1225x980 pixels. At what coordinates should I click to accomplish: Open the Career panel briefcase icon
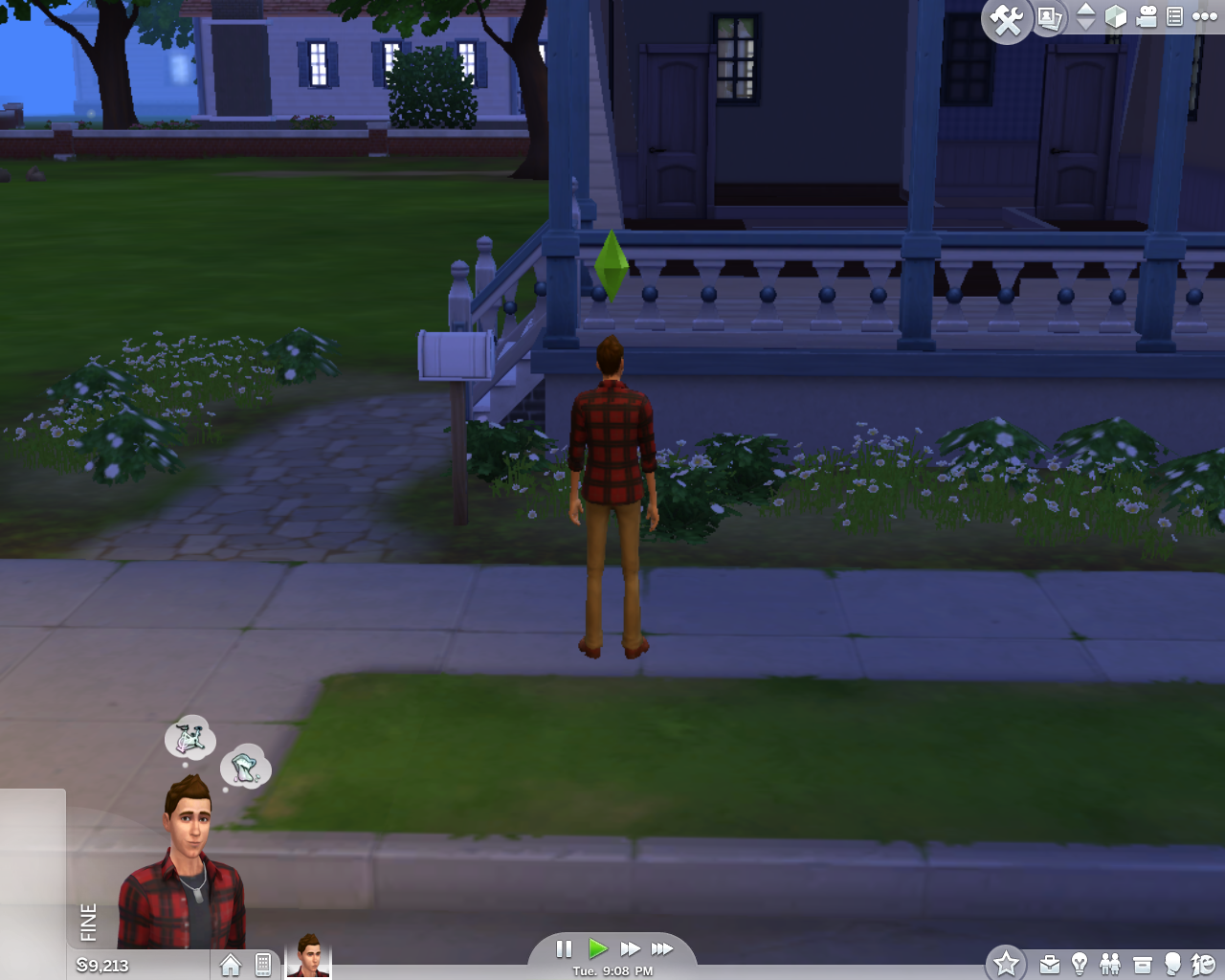(1050, 965)
